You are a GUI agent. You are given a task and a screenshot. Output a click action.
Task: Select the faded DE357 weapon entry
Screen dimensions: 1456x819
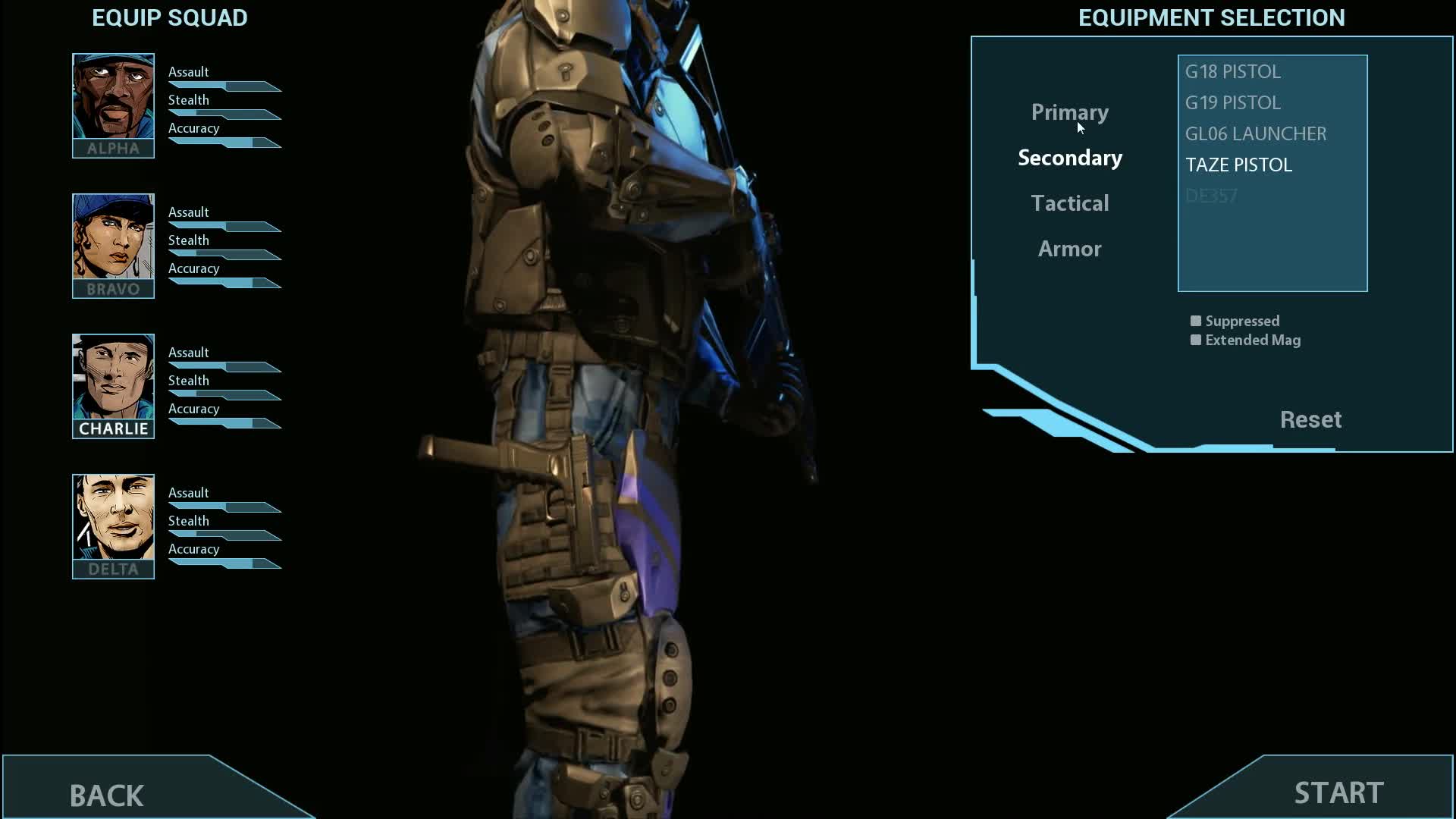(1211, 196)
